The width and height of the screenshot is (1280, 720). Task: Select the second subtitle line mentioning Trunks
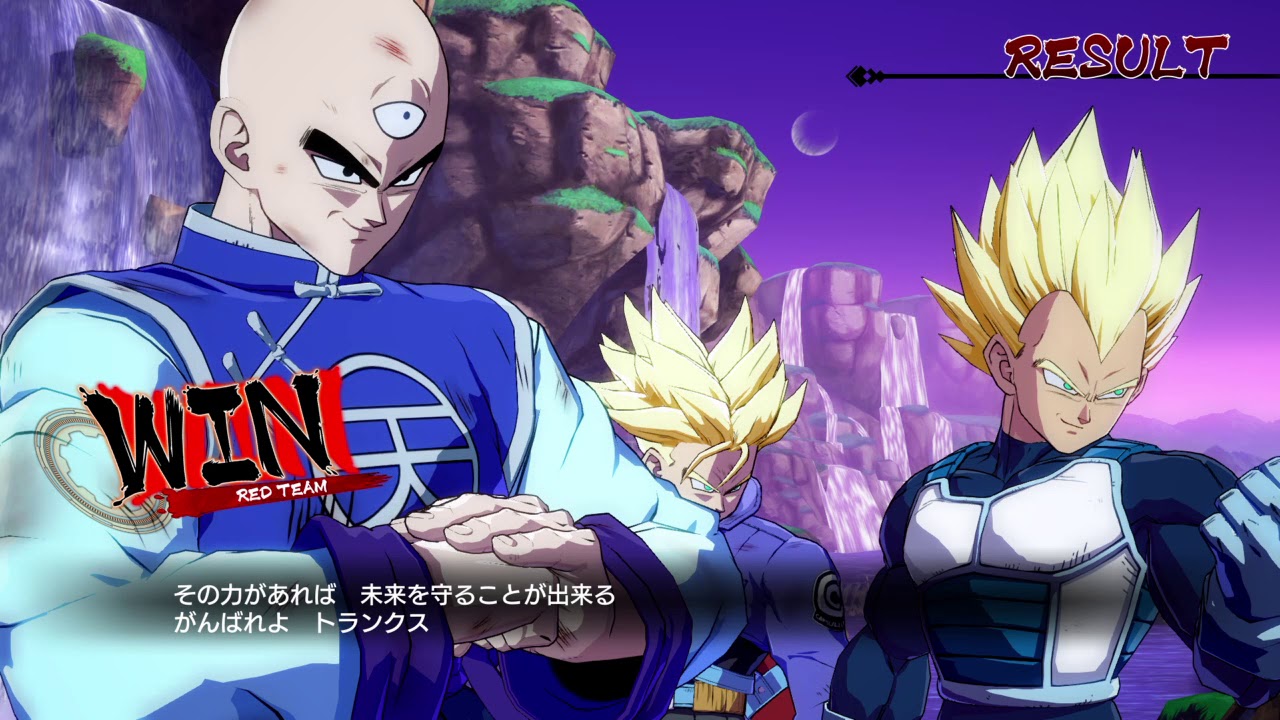click(300, 621)
